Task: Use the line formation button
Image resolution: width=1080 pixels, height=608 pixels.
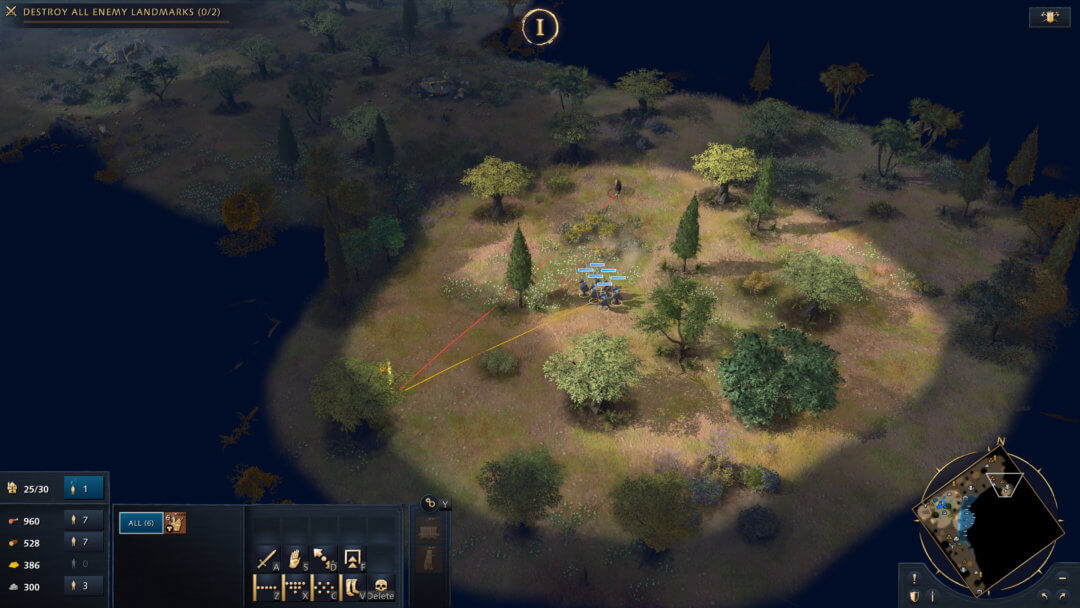Action: (267, 587)
